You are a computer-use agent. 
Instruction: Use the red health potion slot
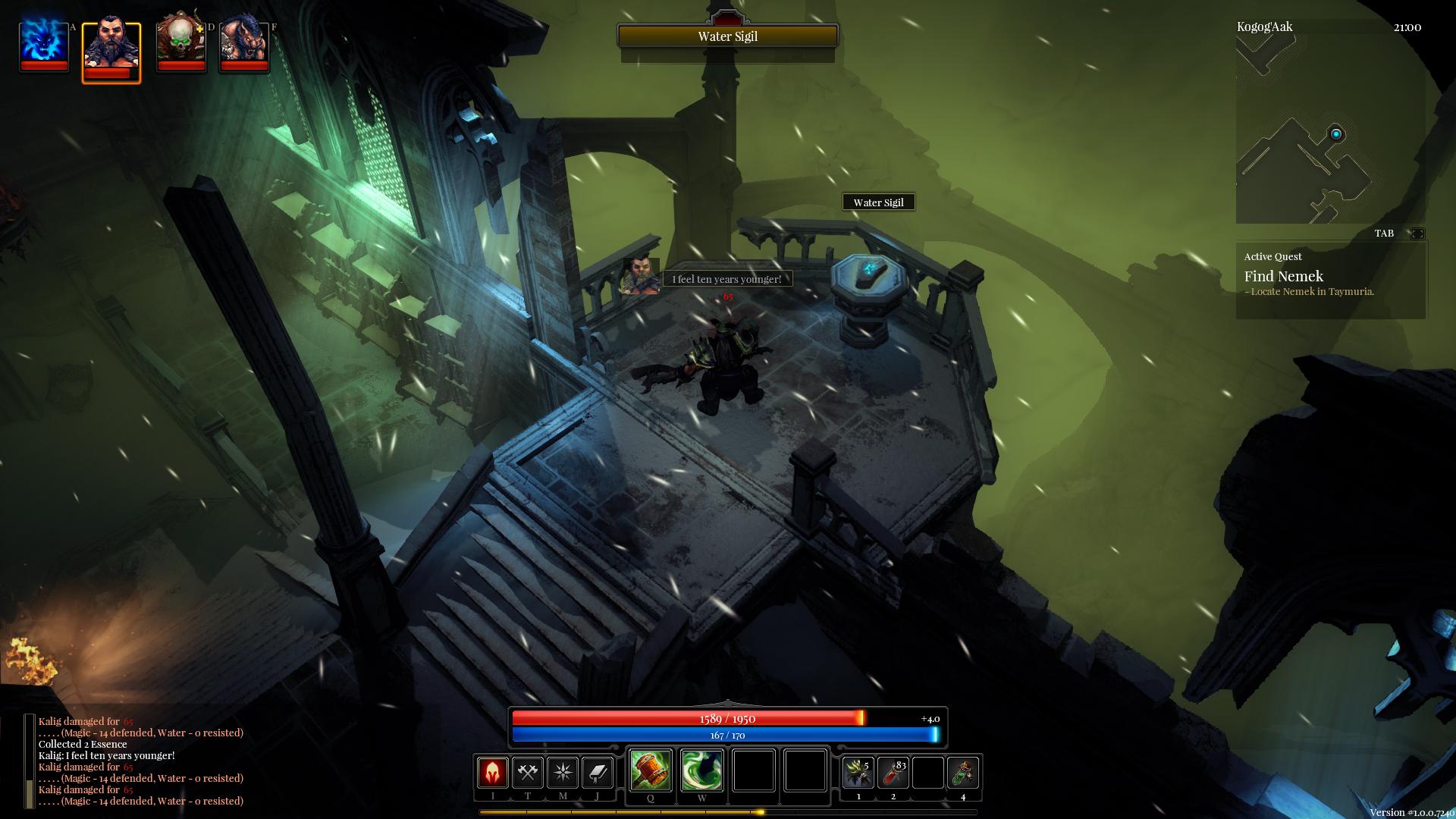[893, 773]
